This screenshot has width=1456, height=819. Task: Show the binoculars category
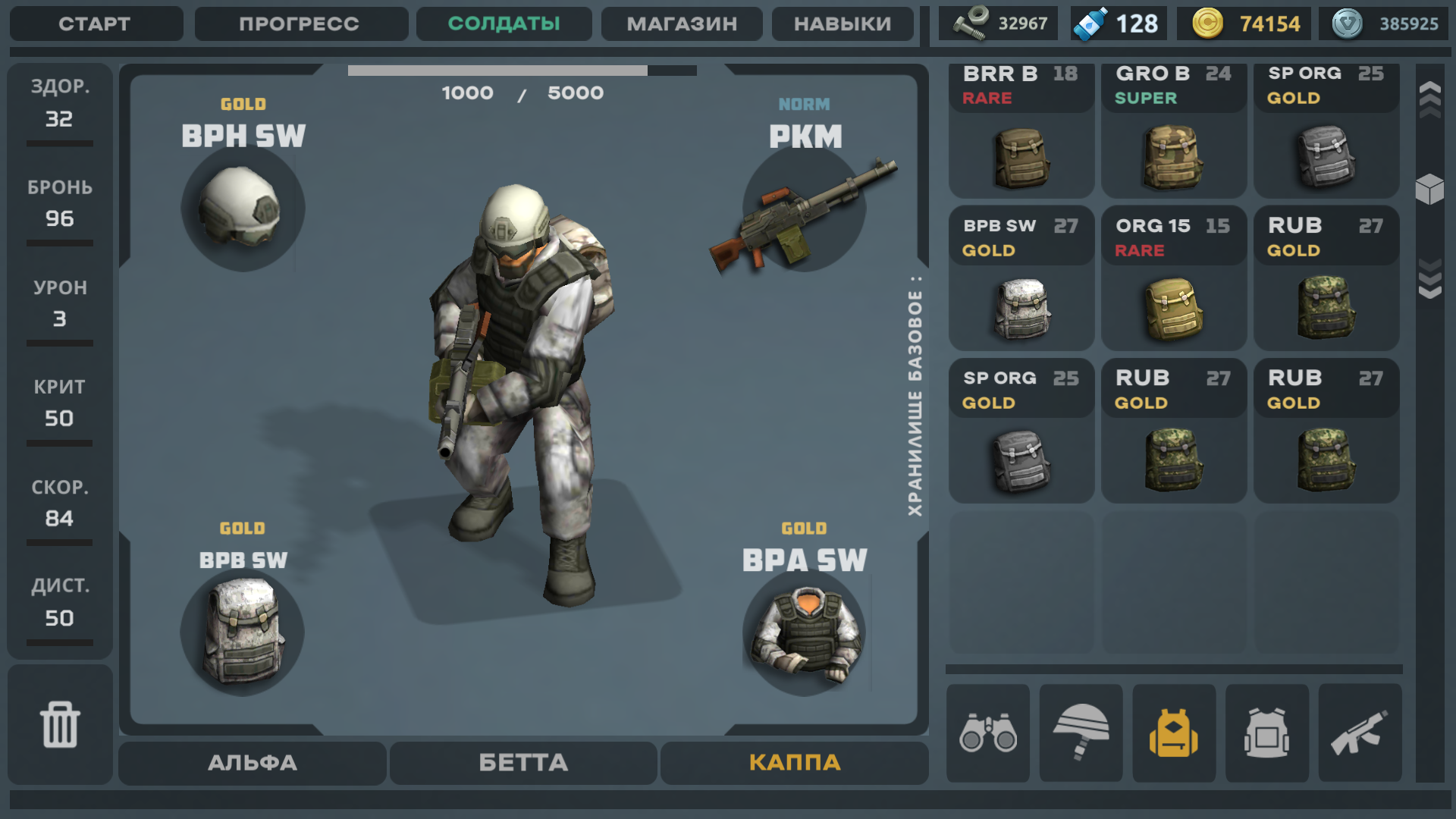click(988, 733)
